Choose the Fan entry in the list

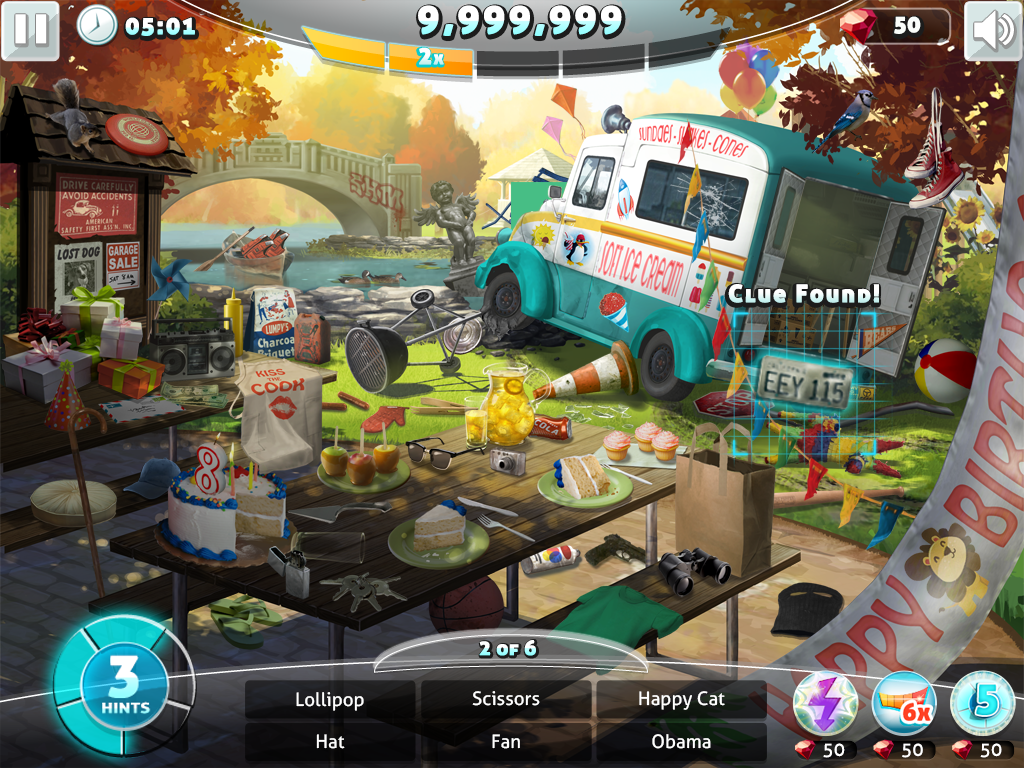pyautogui.click(x=506, y=741)
